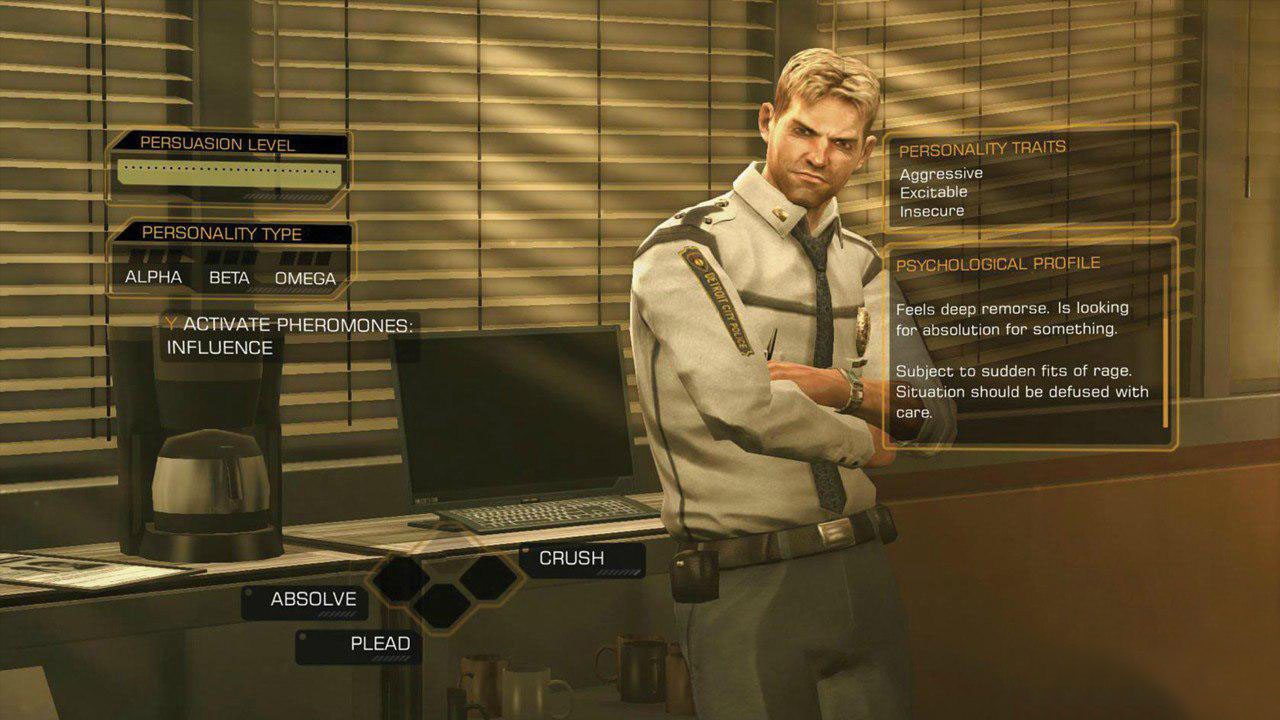This screenshot has width=1280, height=720.
Task: Select the Plead dialogue diamond icon
Action: [440, 605]
